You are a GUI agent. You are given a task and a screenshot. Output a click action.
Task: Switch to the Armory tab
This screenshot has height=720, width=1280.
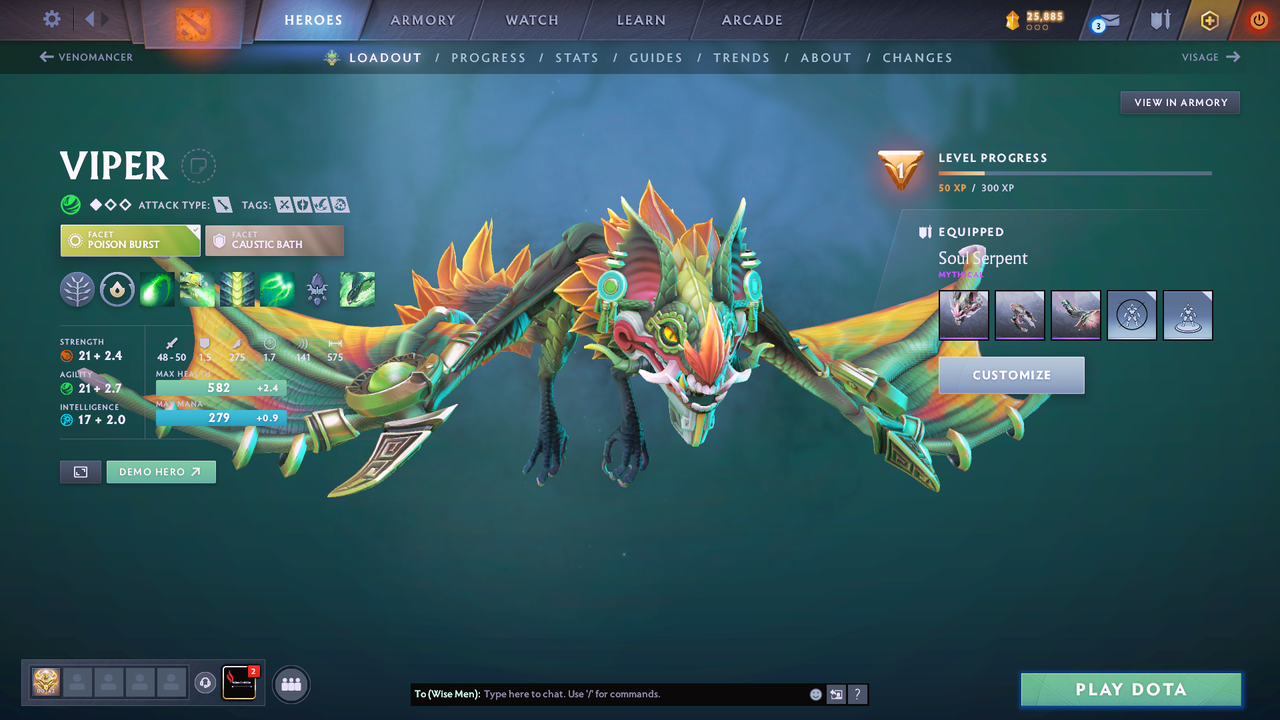(423, 20)
